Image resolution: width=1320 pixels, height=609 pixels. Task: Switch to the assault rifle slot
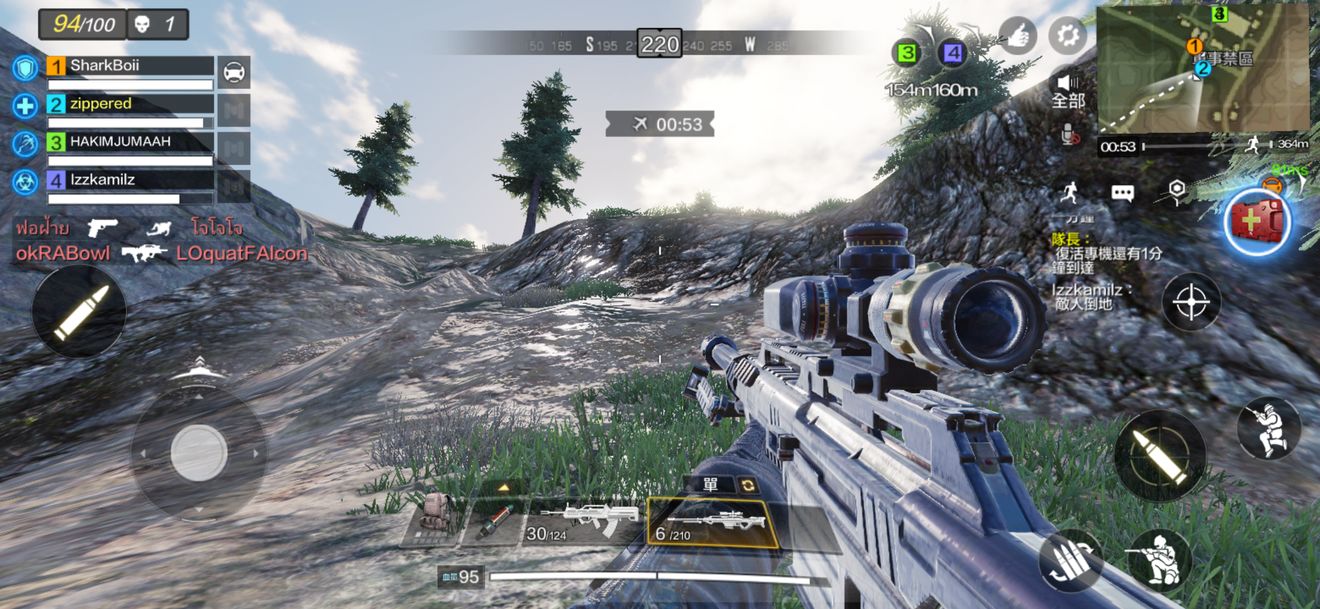pos(583,522)
